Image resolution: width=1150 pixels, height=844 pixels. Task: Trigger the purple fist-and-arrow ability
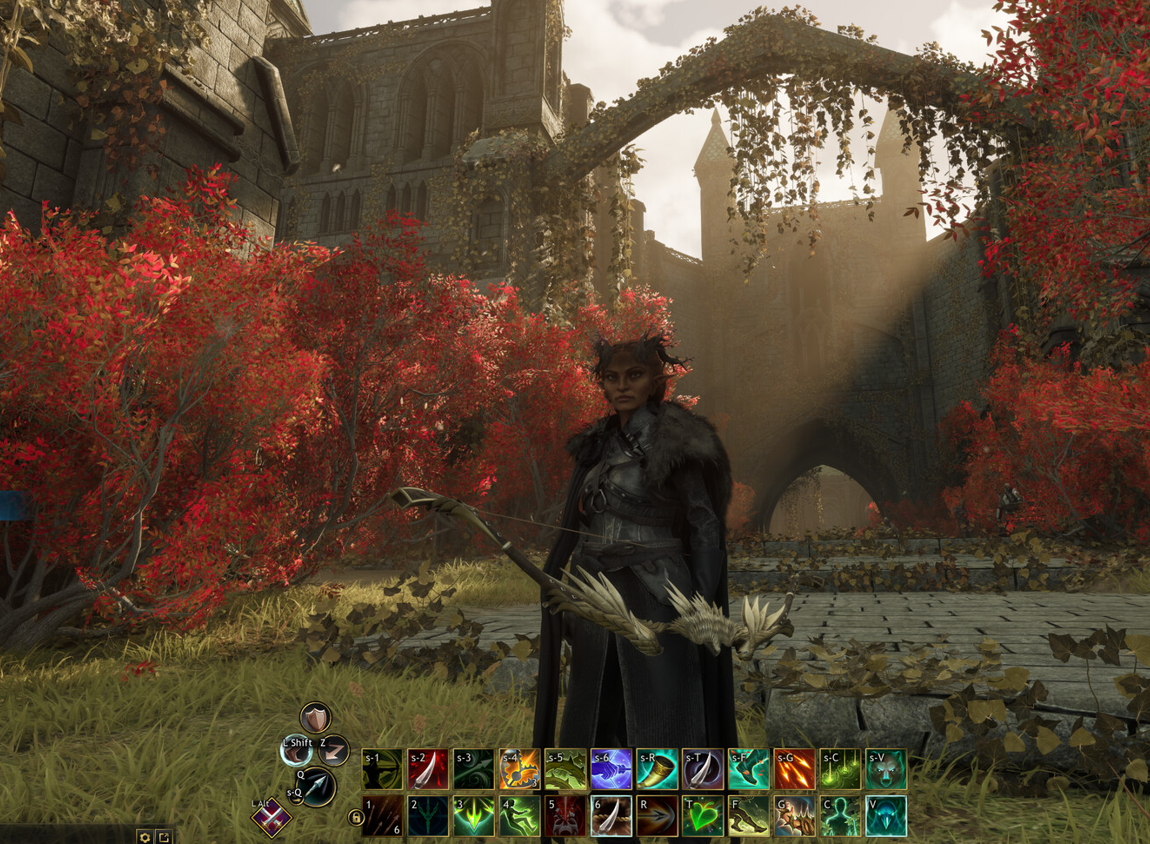pyautogui.click(x=611, y=769)
